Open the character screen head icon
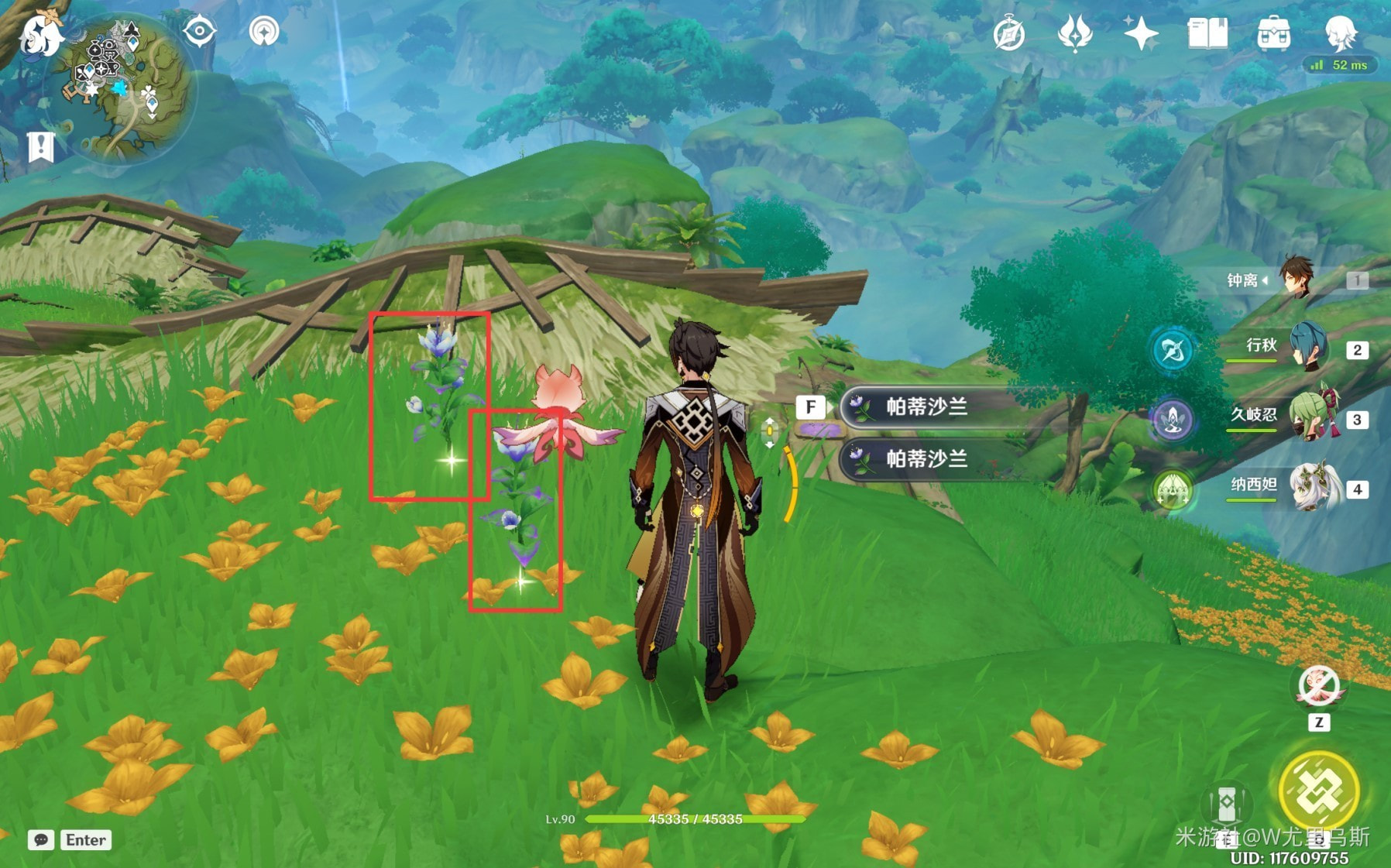The height and width of the screenshot is (868, 1391). click(1340, 33)
